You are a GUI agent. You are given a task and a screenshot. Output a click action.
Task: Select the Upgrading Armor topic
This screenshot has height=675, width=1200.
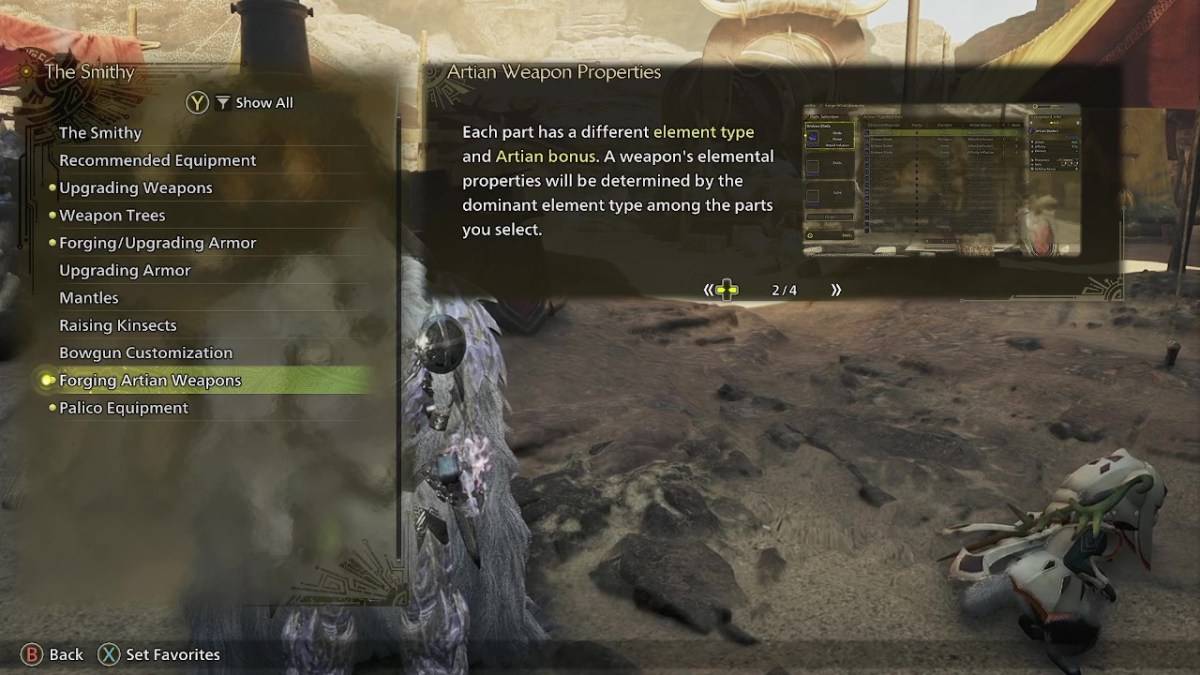tap(124, 270)
